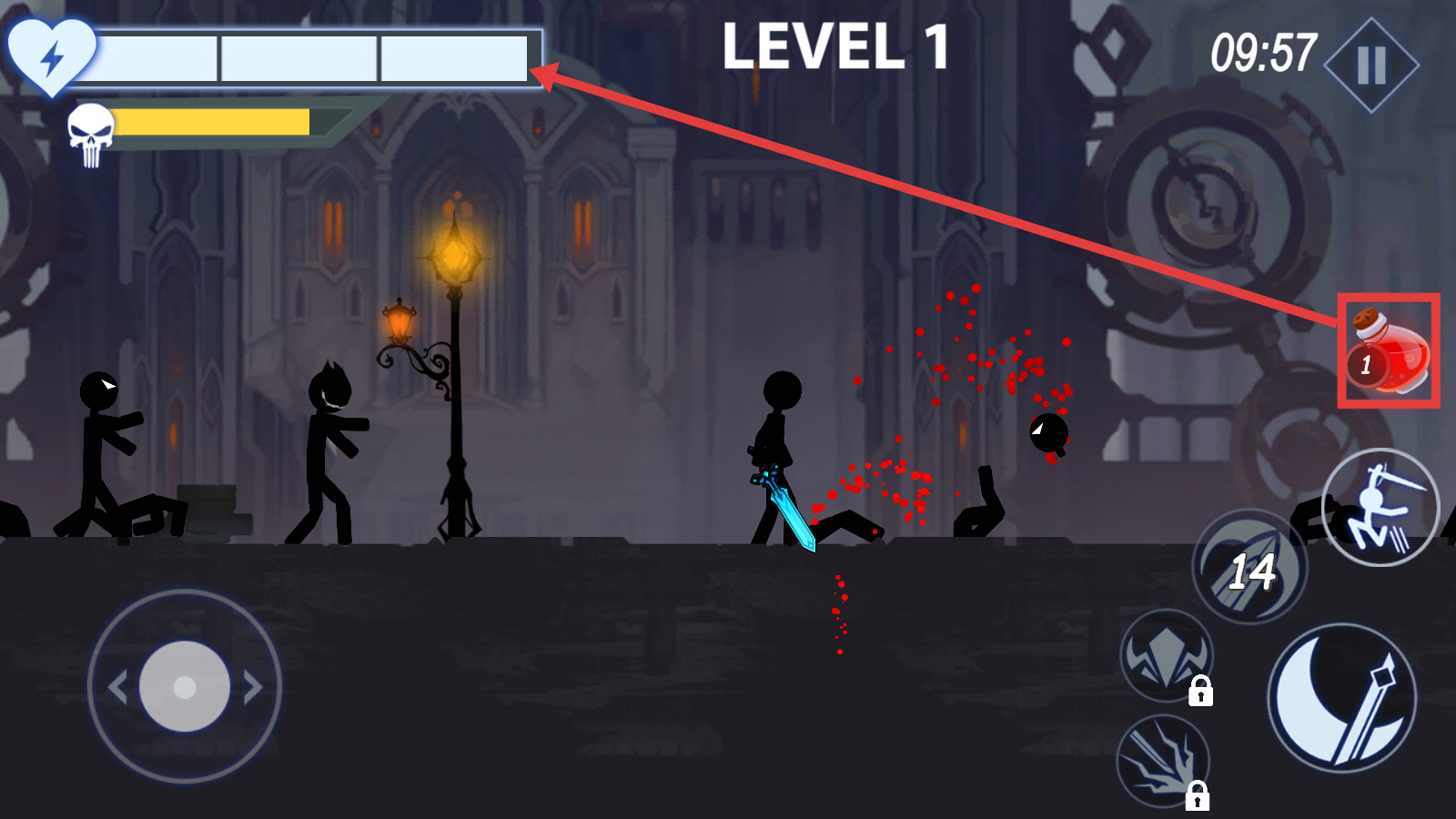
Task: Move right using the joystick's right arrow
Action: [253, 687]
